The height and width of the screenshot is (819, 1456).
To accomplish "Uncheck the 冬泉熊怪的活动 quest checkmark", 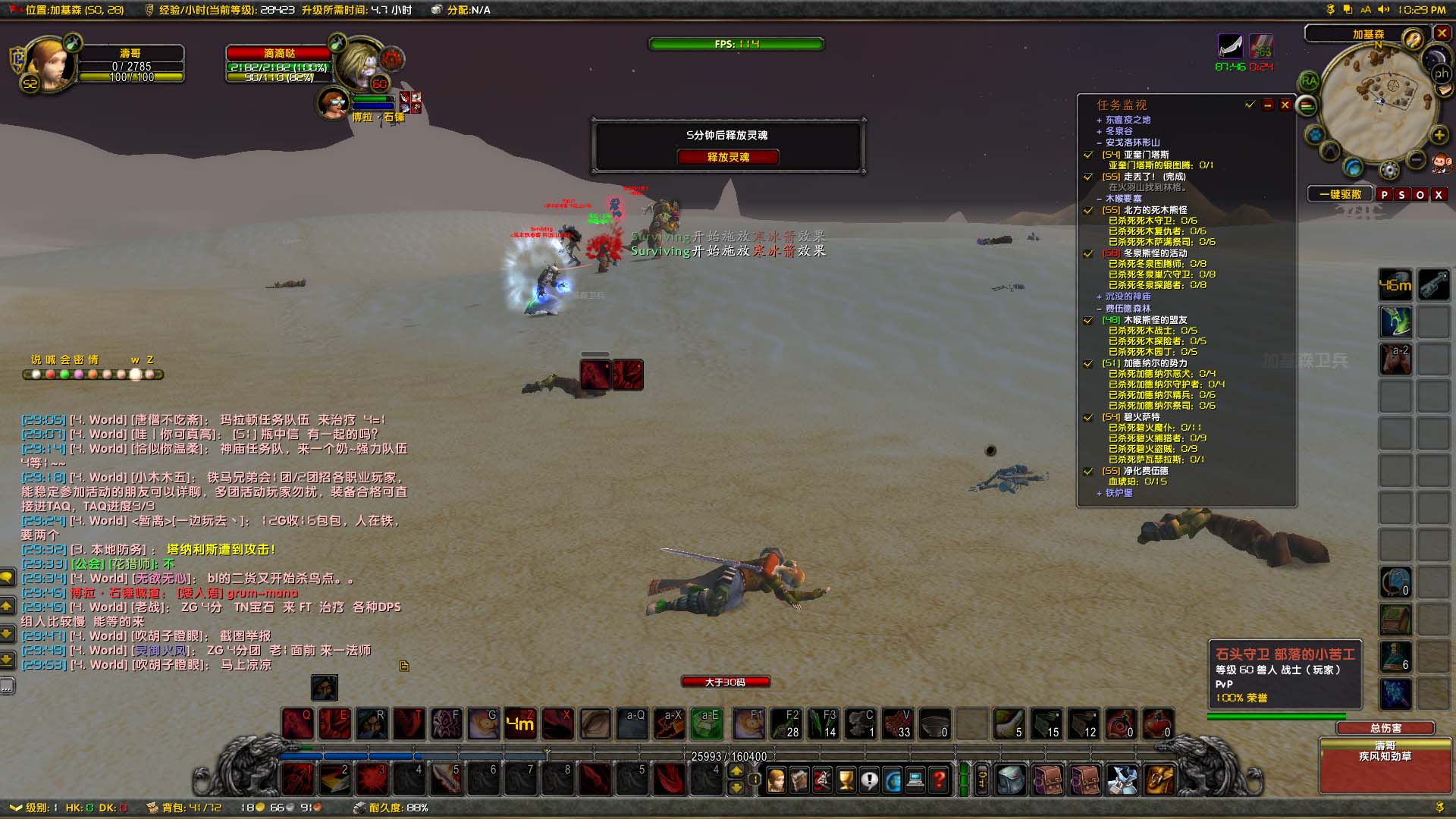I will pos(1090,253).
